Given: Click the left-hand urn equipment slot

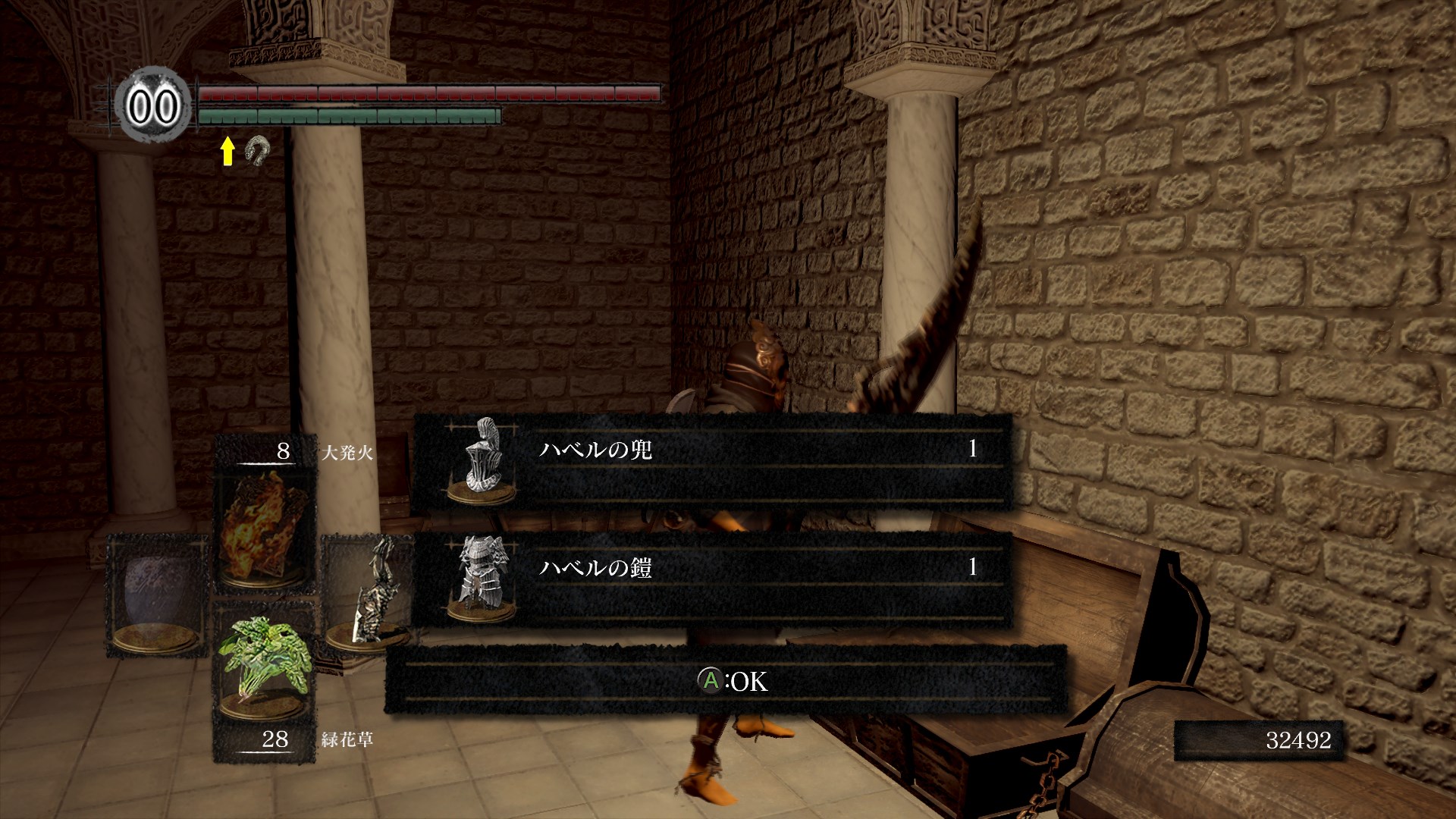Looking at the screenshot, I should 158,597.
